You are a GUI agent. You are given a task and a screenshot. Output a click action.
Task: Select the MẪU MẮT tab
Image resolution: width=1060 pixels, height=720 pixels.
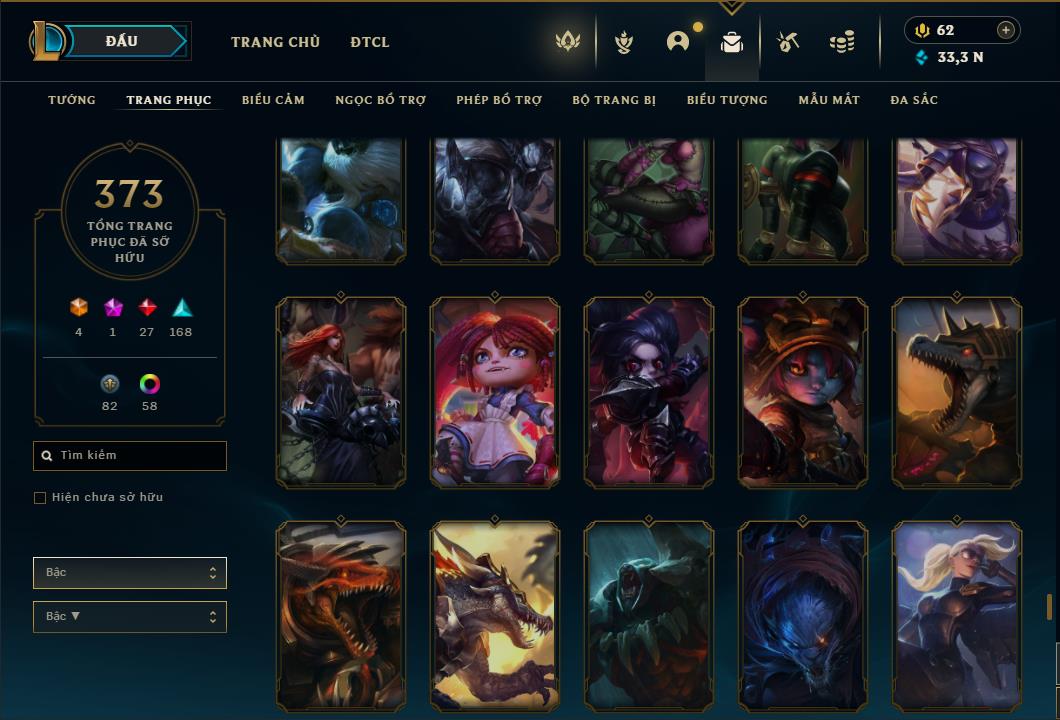click(829, 100)
